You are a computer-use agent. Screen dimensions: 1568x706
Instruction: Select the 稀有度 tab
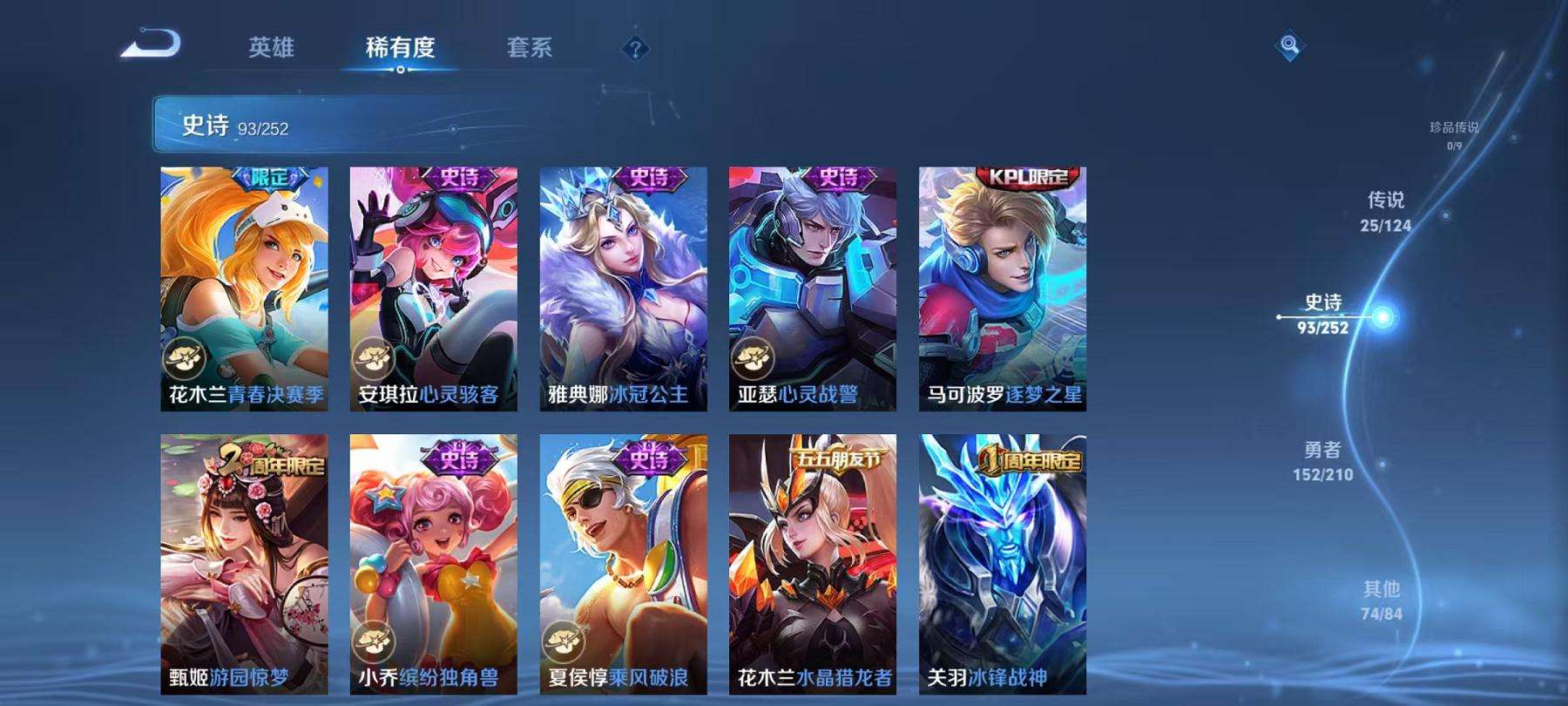(x=400, y=50)
